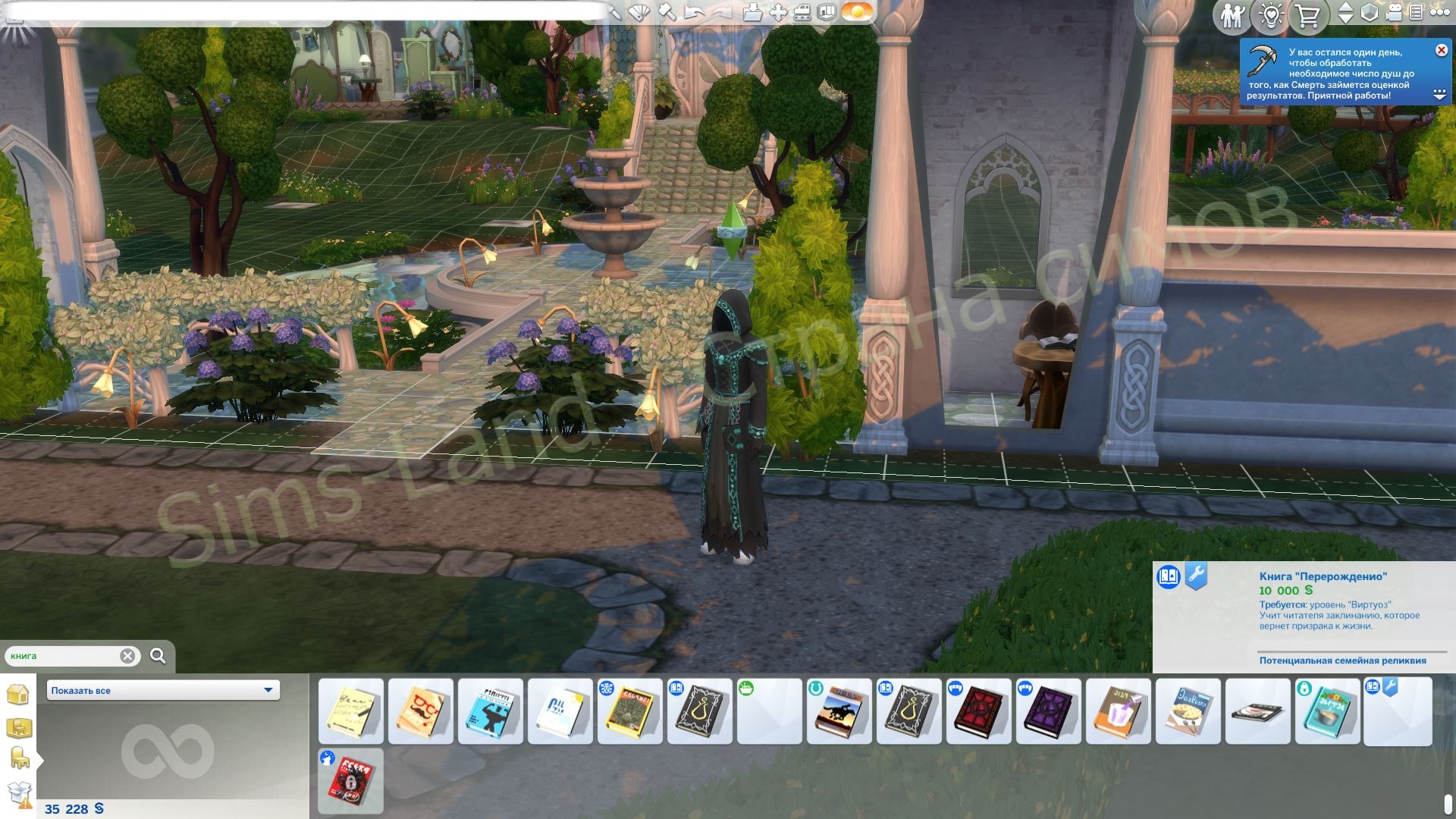This screenshot has height=819, width=1456.
Task: Select the purple vampire tome
Action: pos(1049,711)
